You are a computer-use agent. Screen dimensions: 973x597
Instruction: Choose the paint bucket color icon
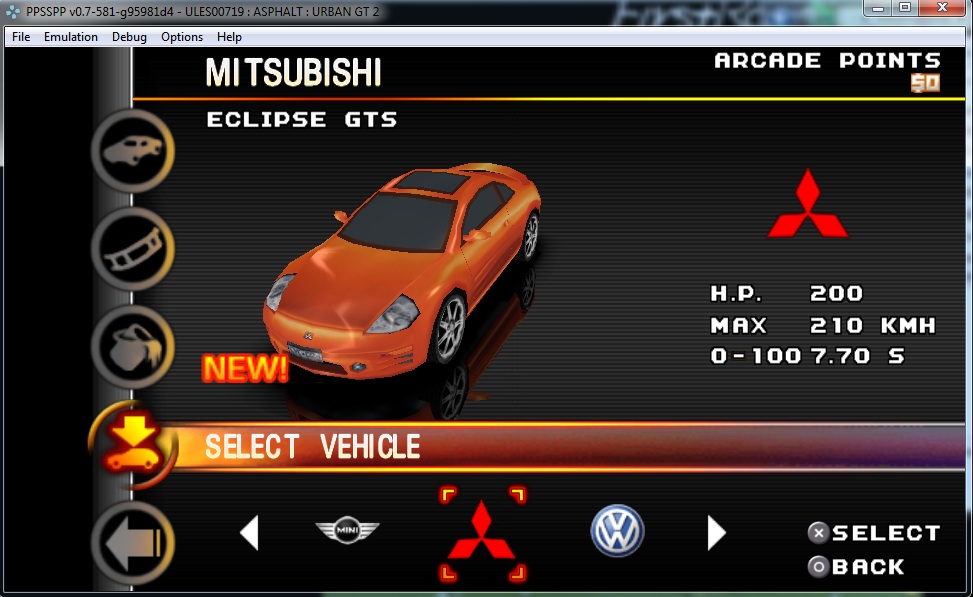pos(133,345)
